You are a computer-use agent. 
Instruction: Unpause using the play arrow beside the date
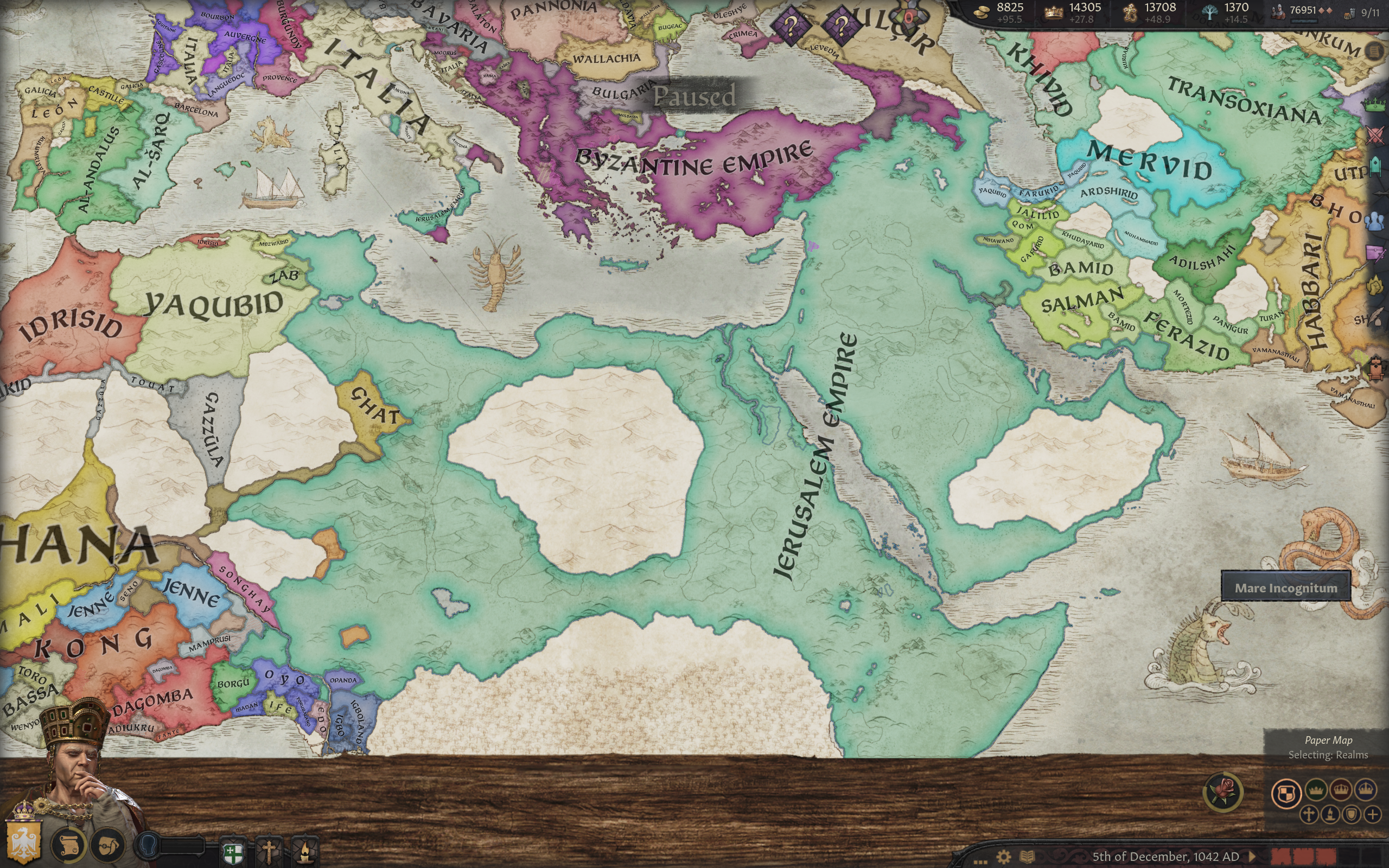[x=1252, y=857]
